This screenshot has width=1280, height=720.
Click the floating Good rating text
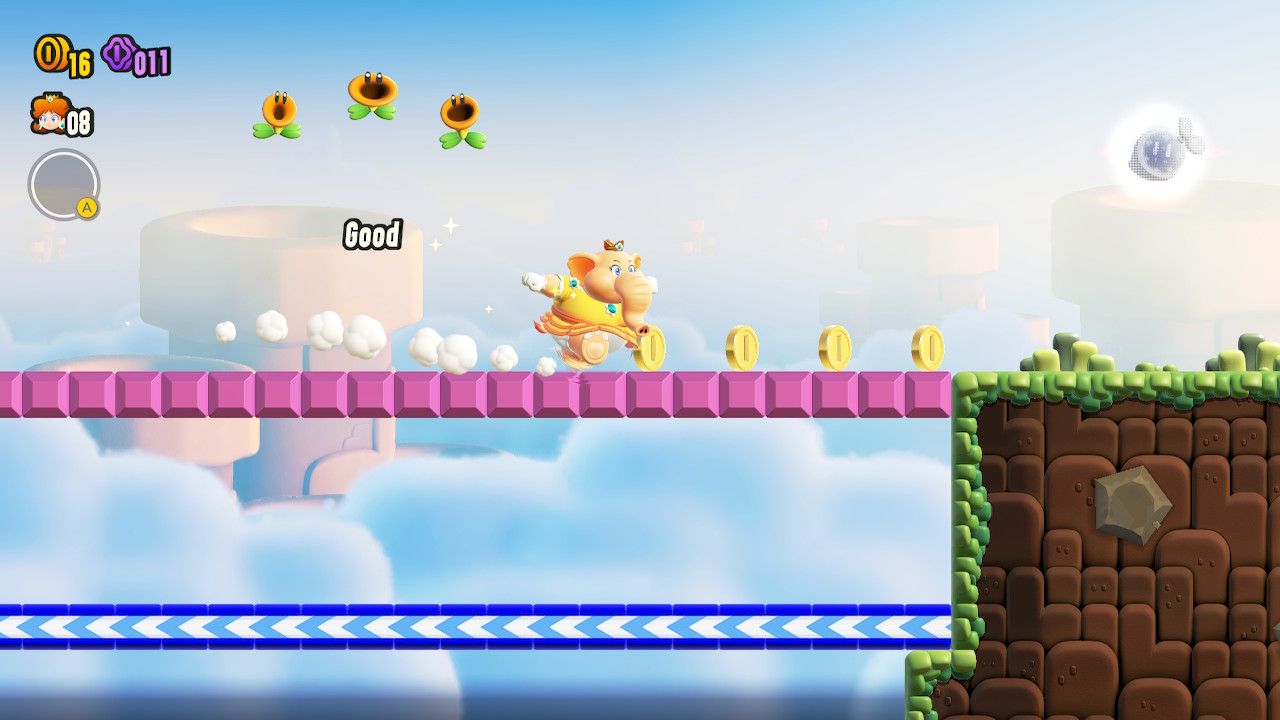[371, 236]
